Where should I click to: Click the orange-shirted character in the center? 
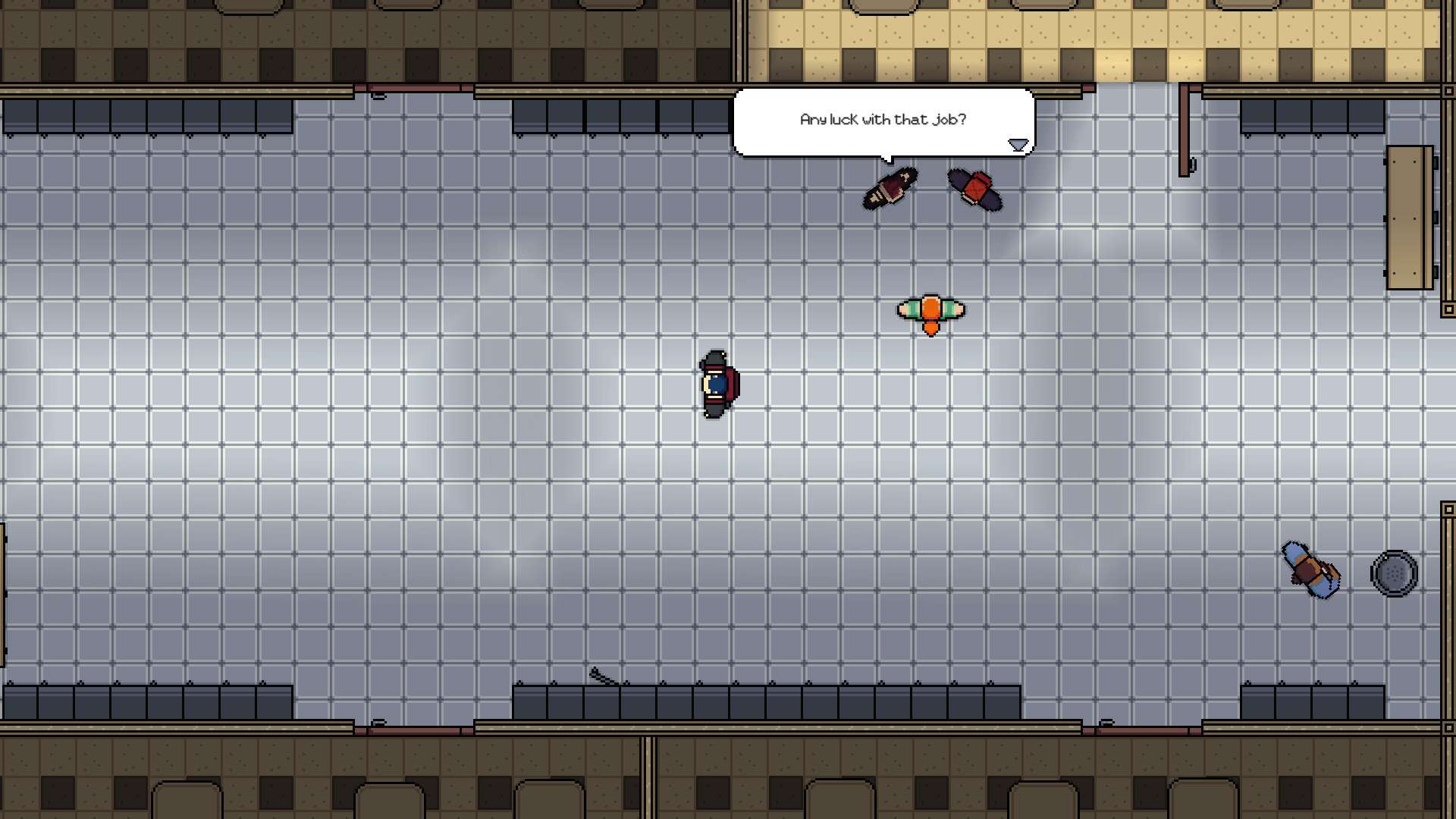[x=929, y=309]
